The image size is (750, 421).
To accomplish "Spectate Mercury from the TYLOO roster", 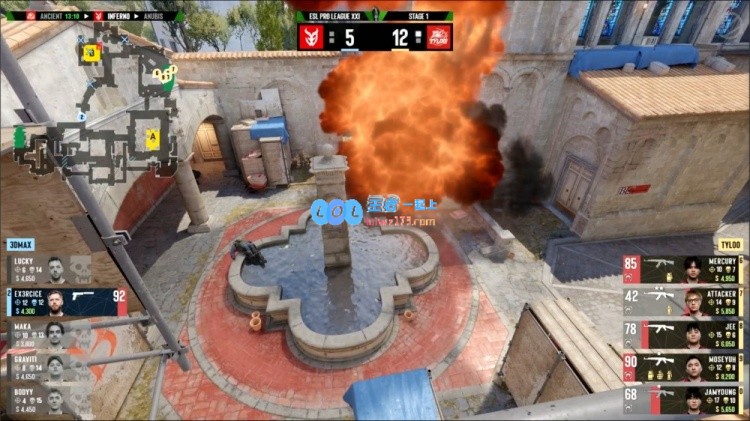I will click(683, 269).
